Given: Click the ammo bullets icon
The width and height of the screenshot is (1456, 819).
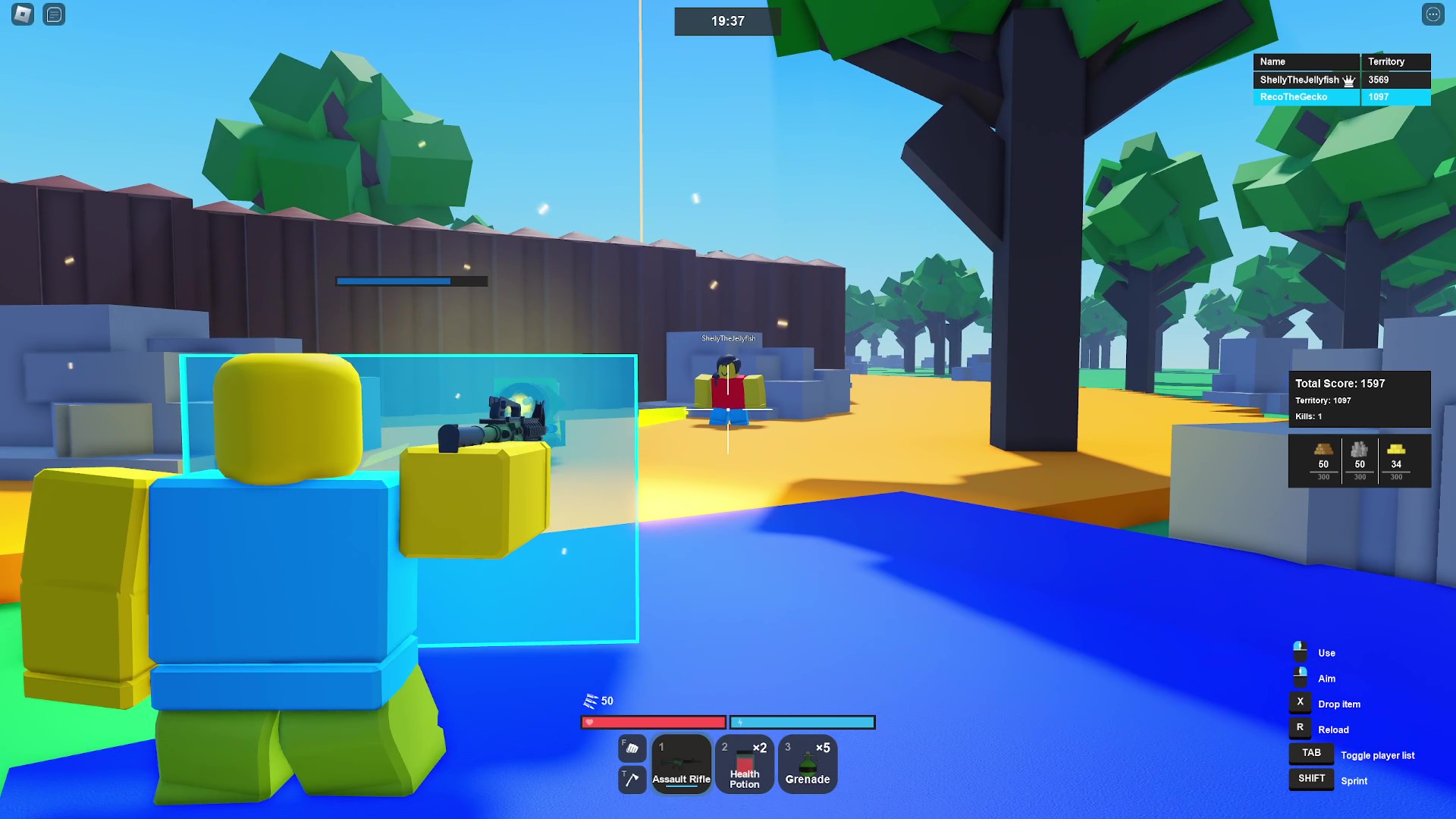Looking at the screenshot, I should 591,701.
